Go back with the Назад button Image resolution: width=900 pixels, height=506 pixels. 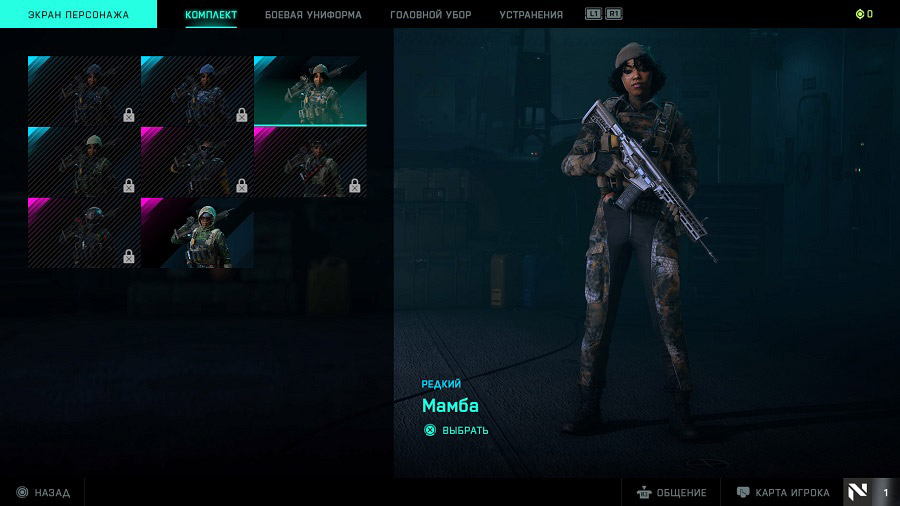tap(43, 493)
